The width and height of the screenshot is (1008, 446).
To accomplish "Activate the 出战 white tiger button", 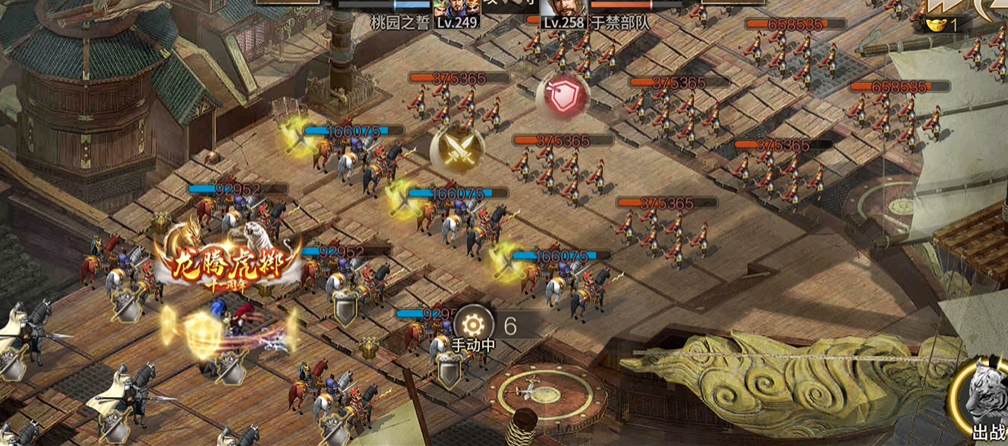I will (x=983, y=405).
